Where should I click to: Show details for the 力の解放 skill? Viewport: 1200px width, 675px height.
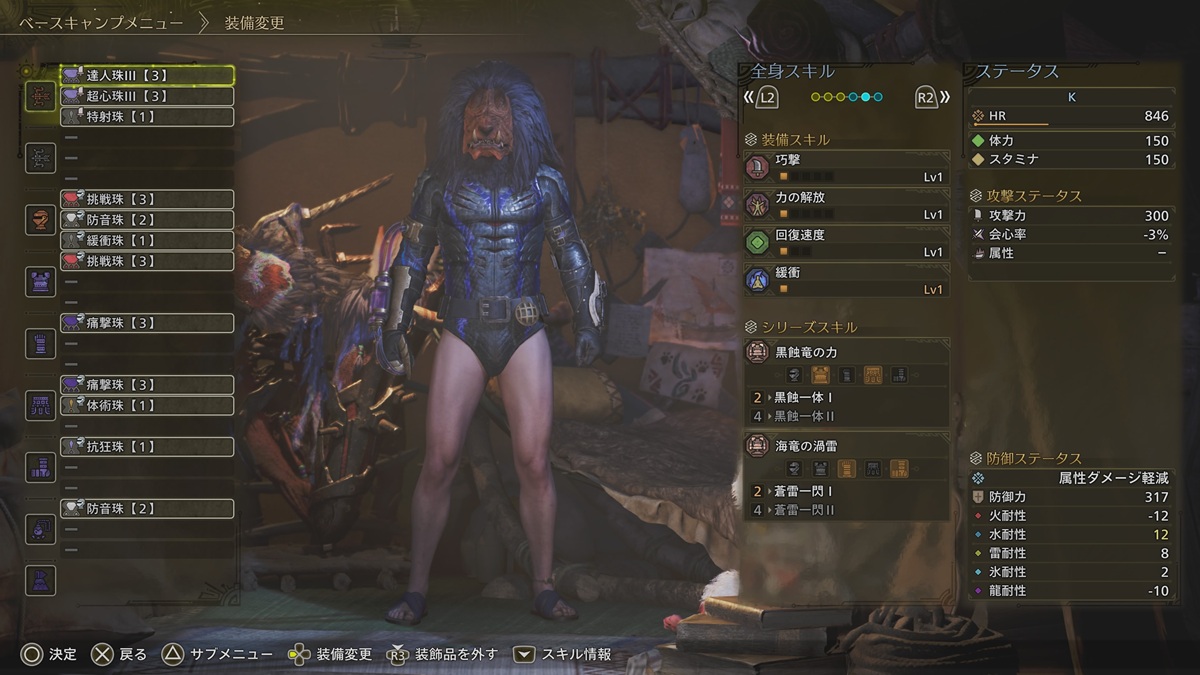[846, 205]
